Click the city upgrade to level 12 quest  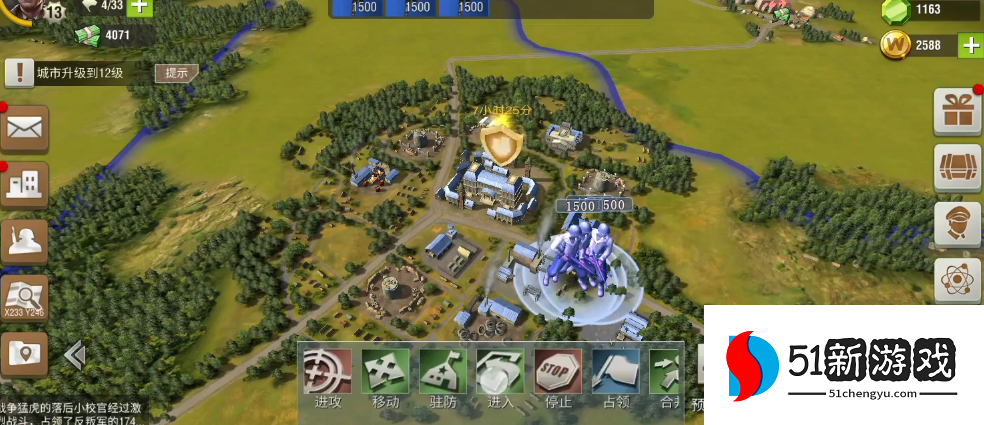tap(78, 73)
